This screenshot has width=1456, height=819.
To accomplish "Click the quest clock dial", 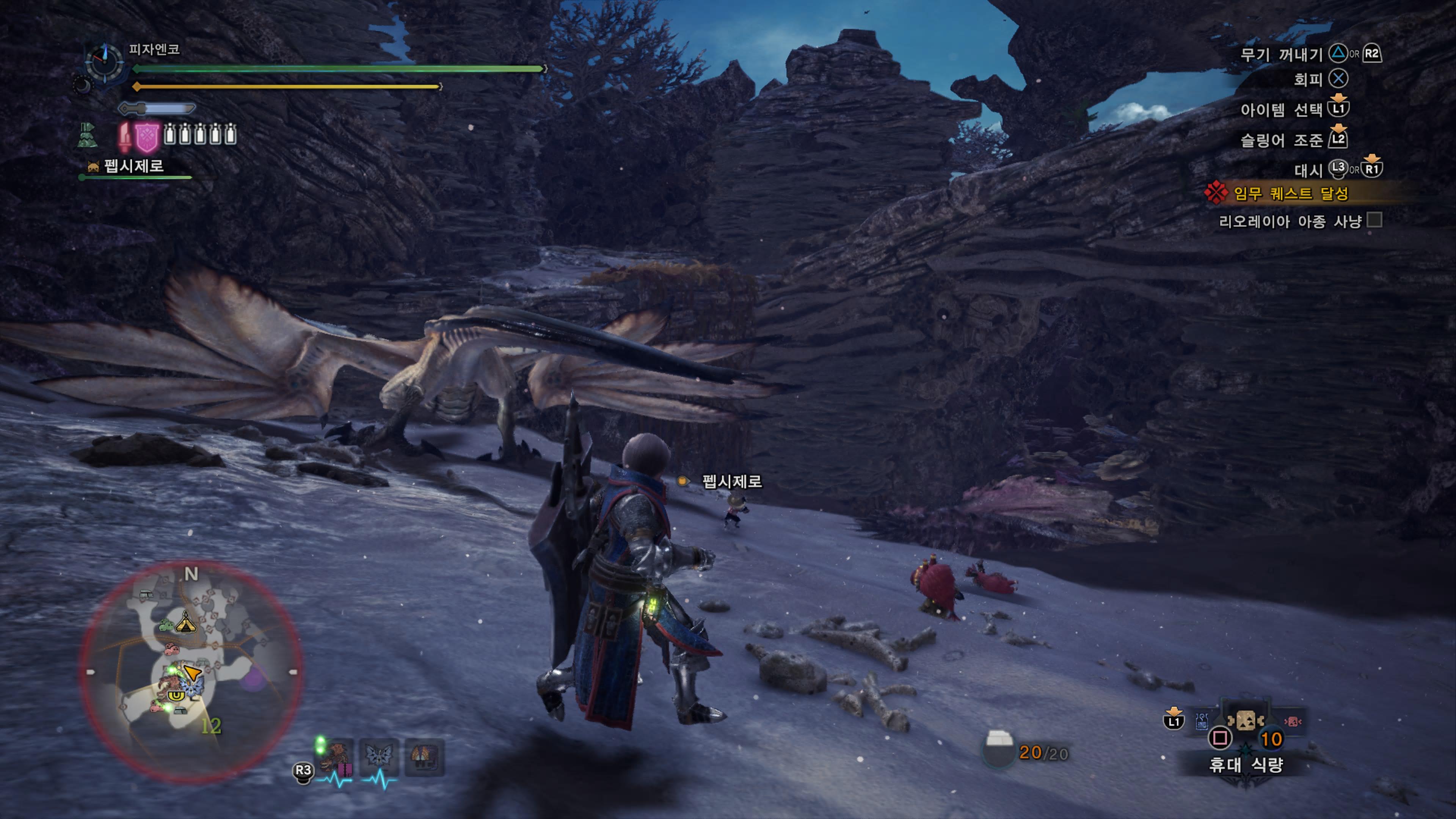I will pos(105,61).
